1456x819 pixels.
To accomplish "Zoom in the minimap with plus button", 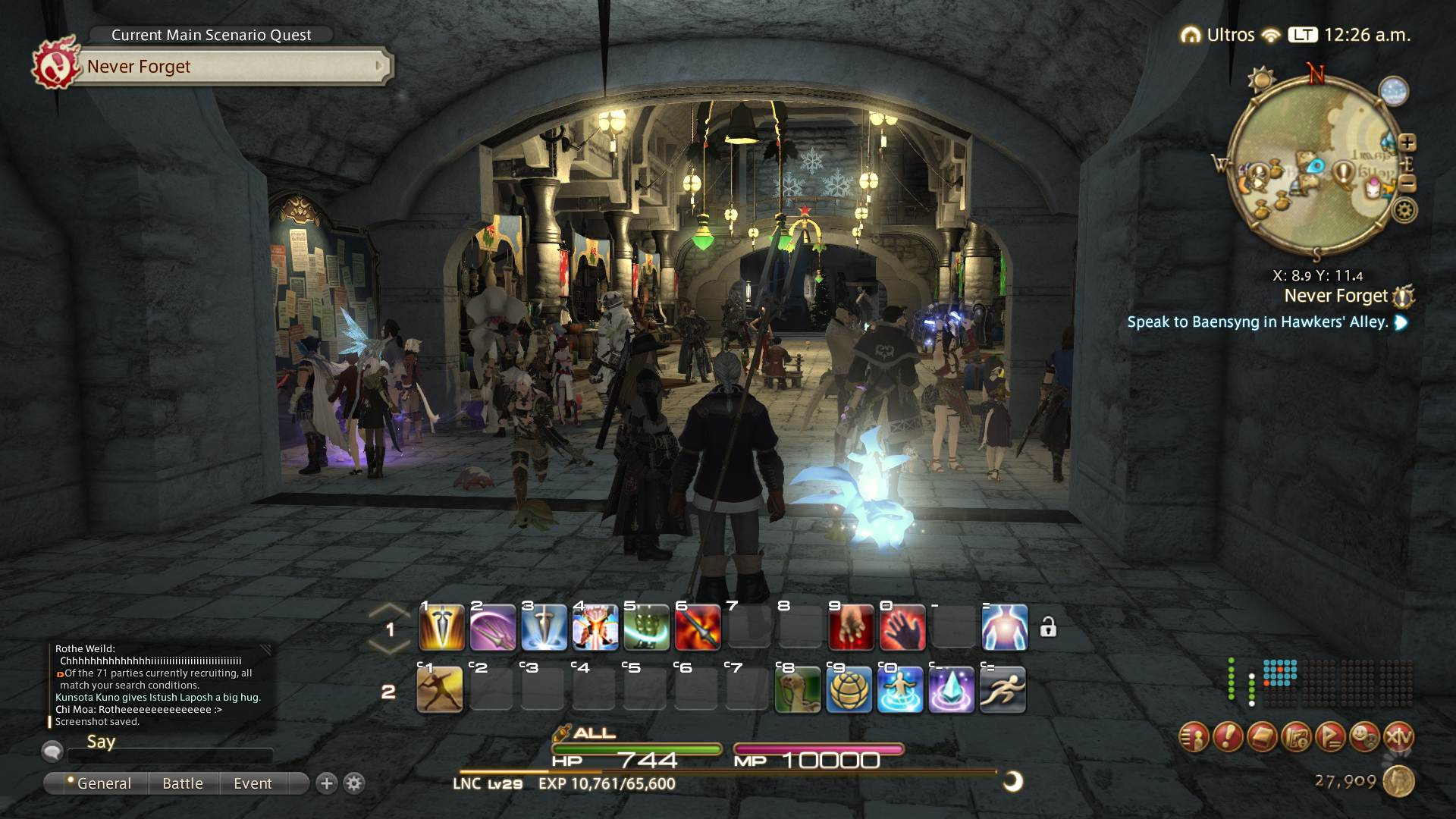I will (x=1407, y=142).
